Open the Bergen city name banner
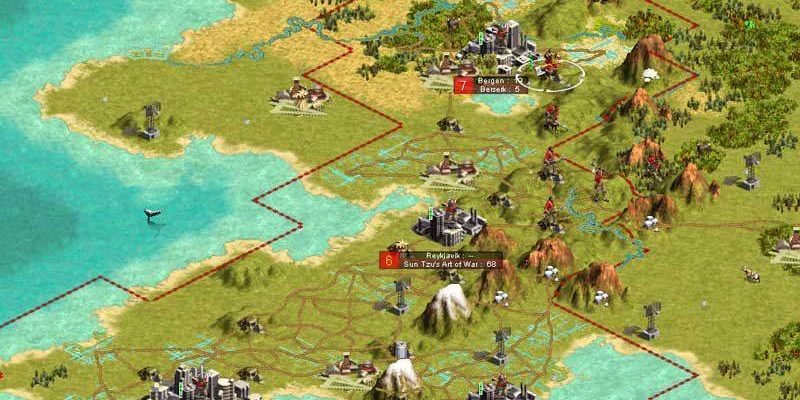Image resolution: width=800 pixels, height=400 pixels. pos(494,80)
